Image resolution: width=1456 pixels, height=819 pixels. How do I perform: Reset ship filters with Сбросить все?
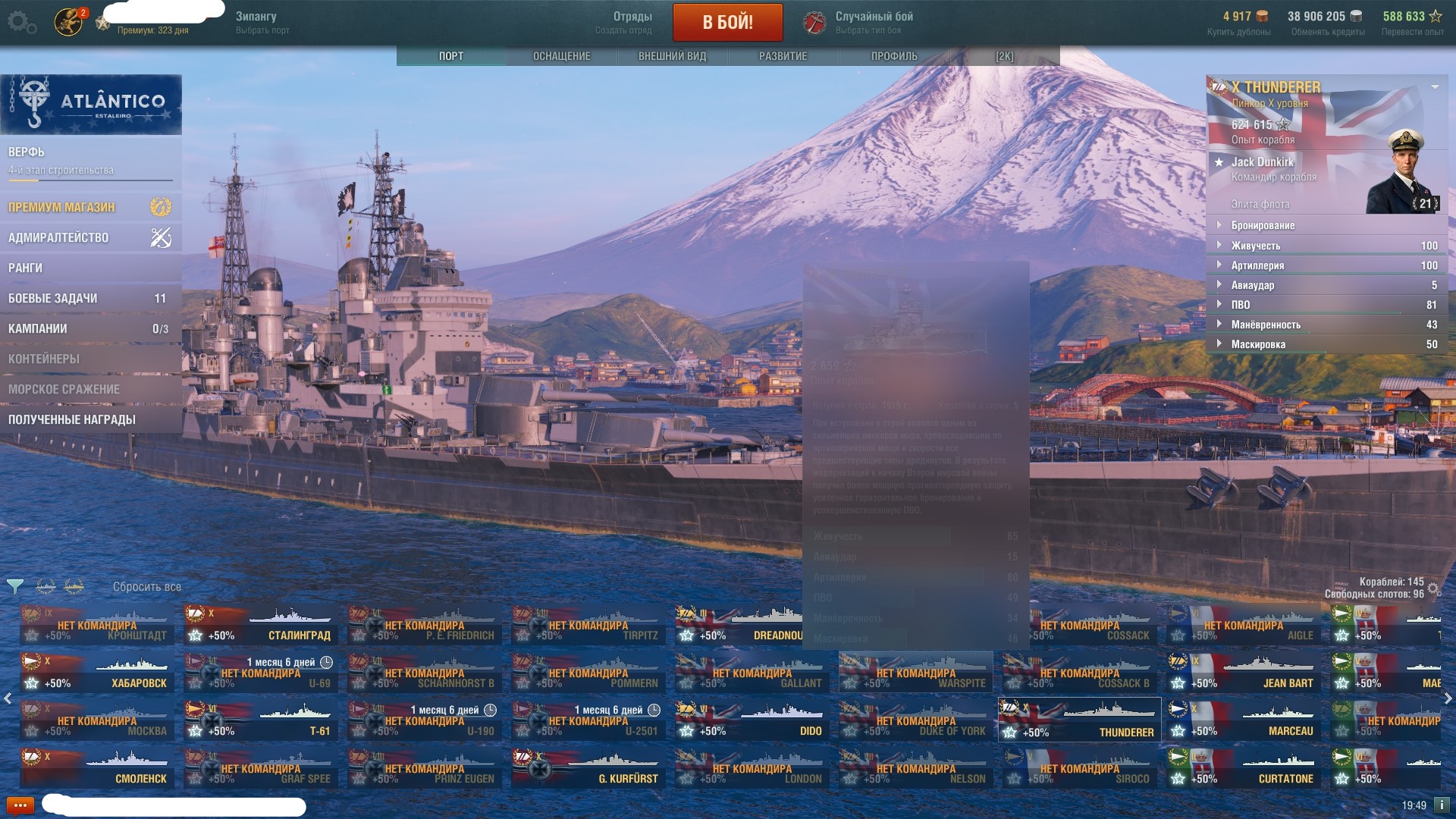(x=146, y=587)
